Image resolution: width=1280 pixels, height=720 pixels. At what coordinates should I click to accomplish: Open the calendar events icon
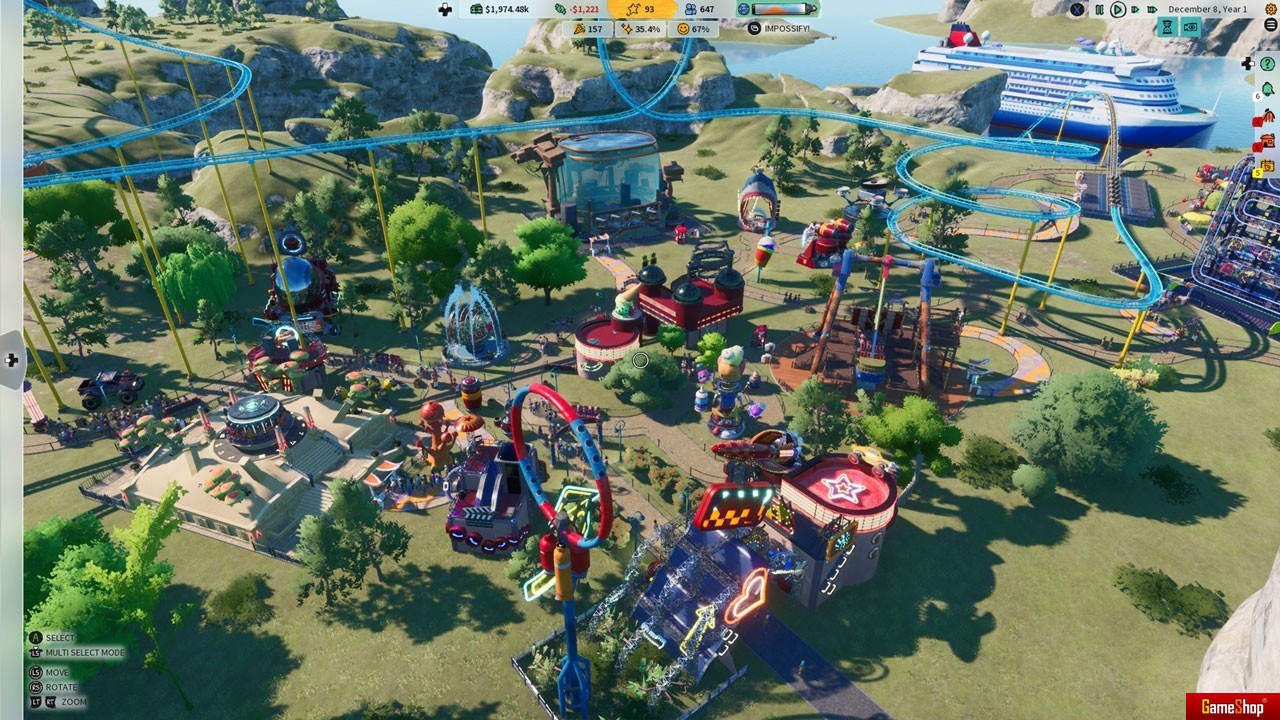(x=1268, y=165)
